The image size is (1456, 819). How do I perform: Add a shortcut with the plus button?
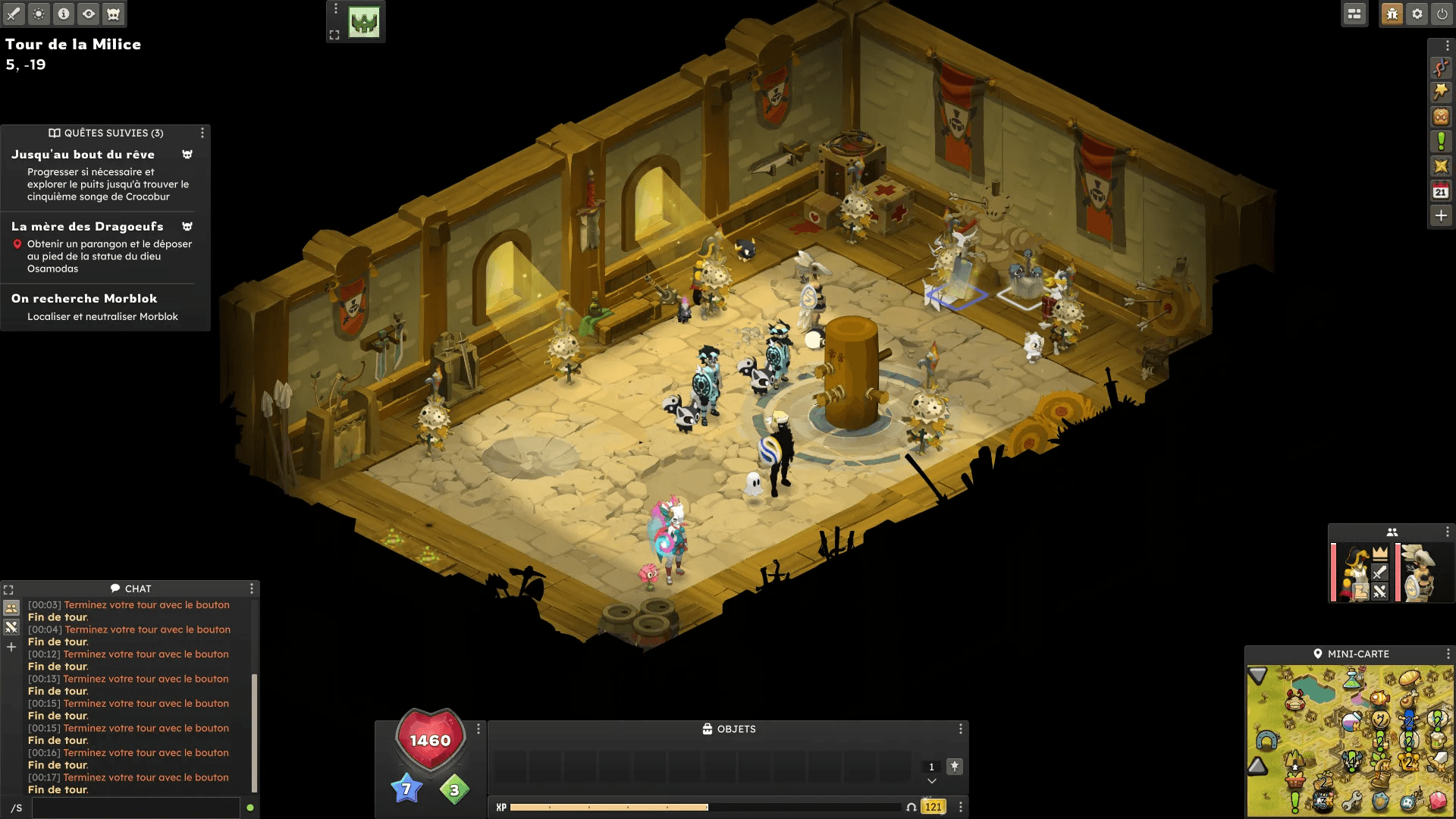[1441, 215]
